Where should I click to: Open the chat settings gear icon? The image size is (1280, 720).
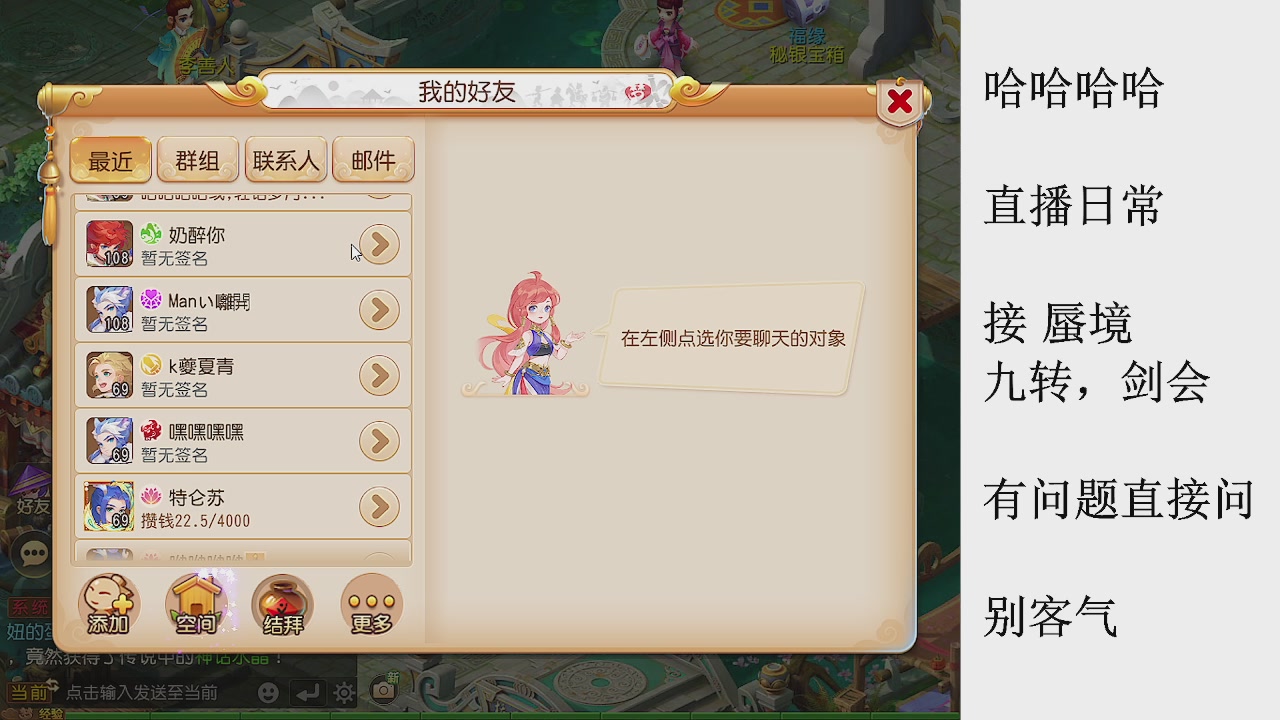343,691
